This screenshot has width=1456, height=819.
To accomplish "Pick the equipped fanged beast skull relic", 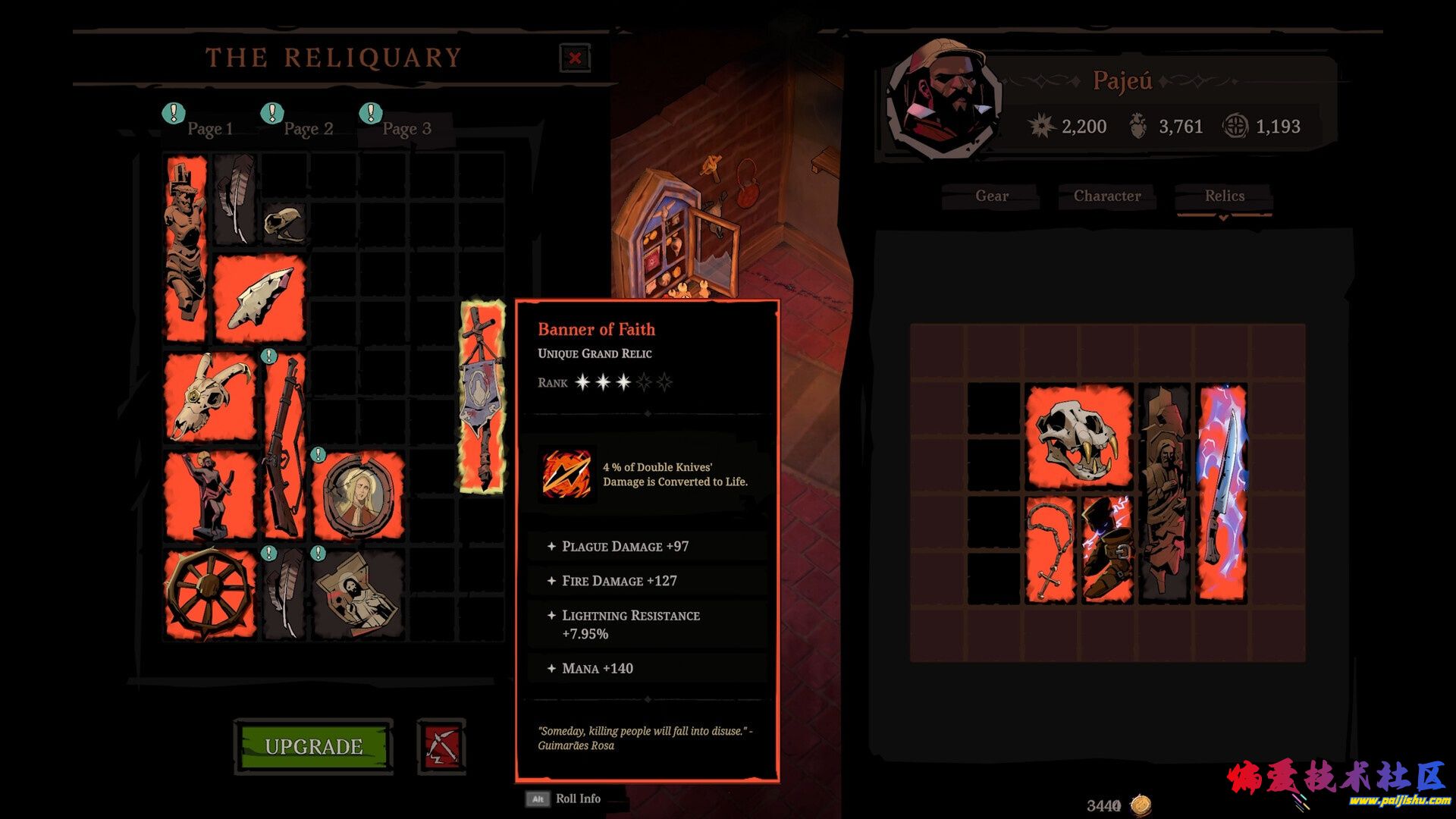I will 1078,435.
